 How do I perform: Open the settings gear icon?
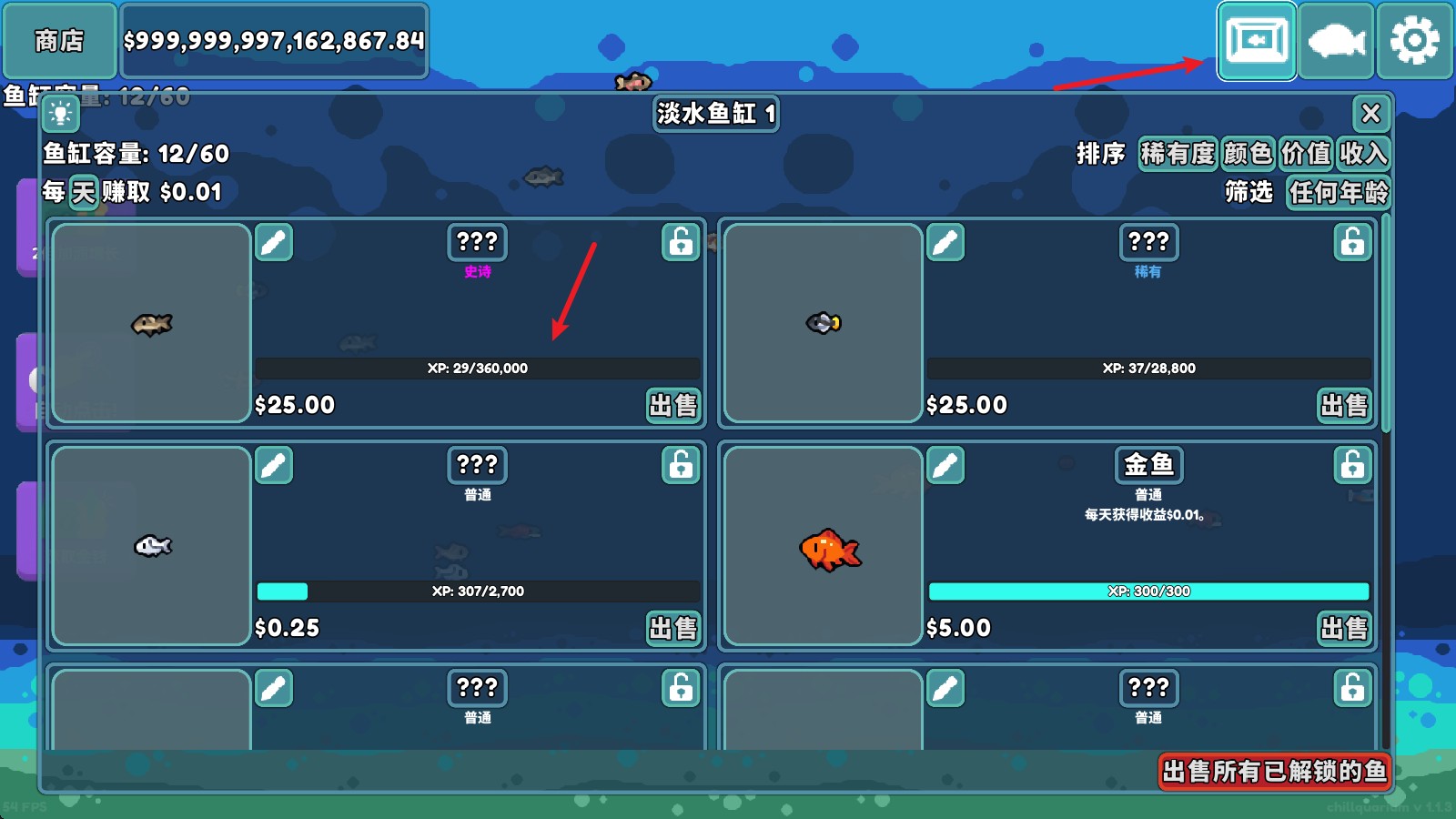[x=1414, y=41]
